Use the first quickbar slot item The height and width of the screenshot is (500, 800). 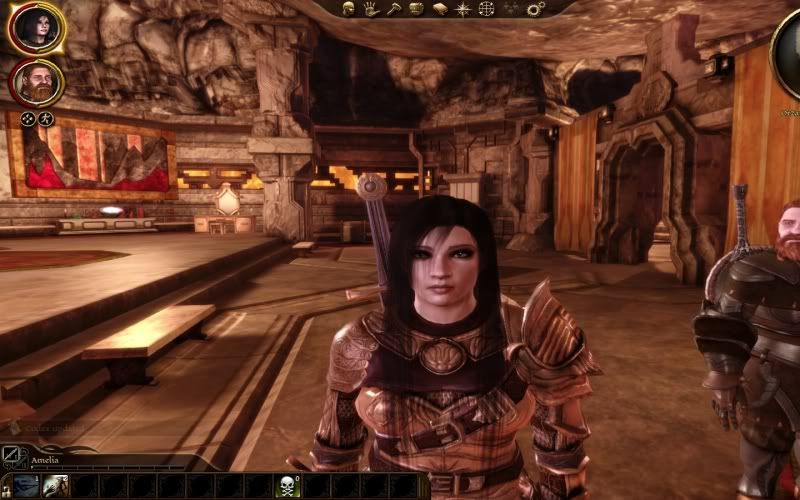[x=26, y=486]
